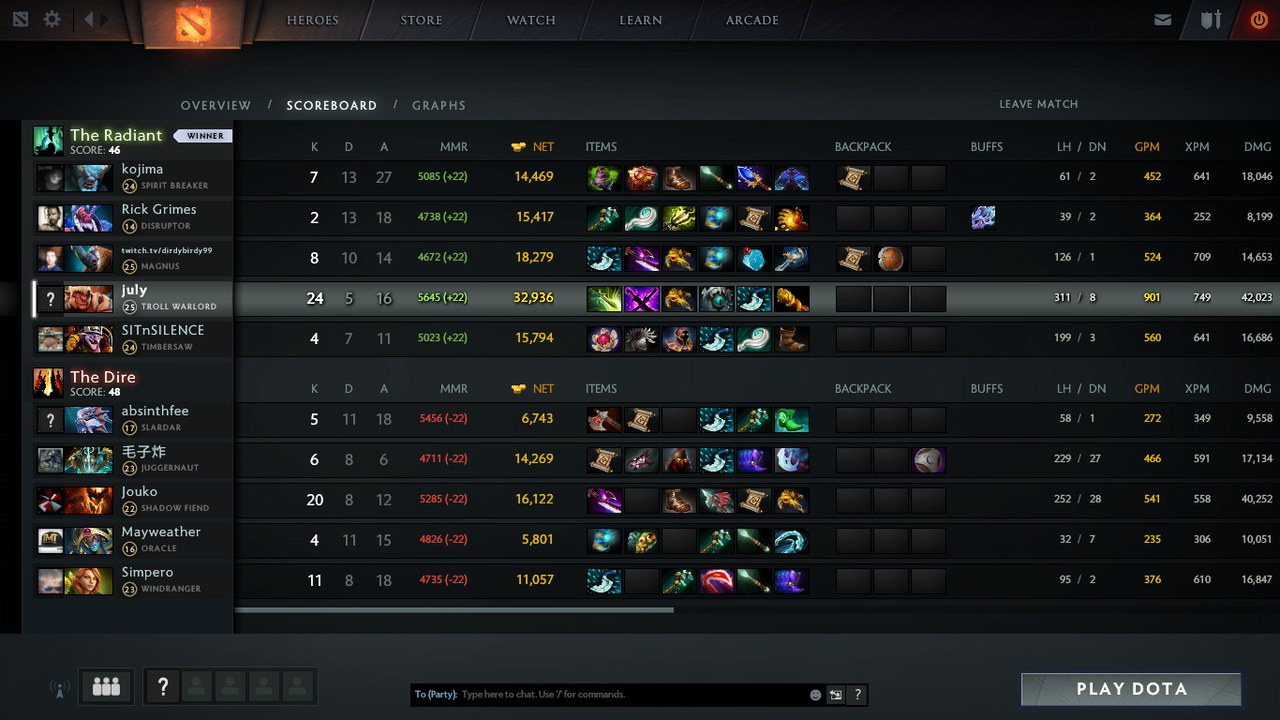
Task: Click the Steam friends icon near power button
Action: click(1212, 18)
